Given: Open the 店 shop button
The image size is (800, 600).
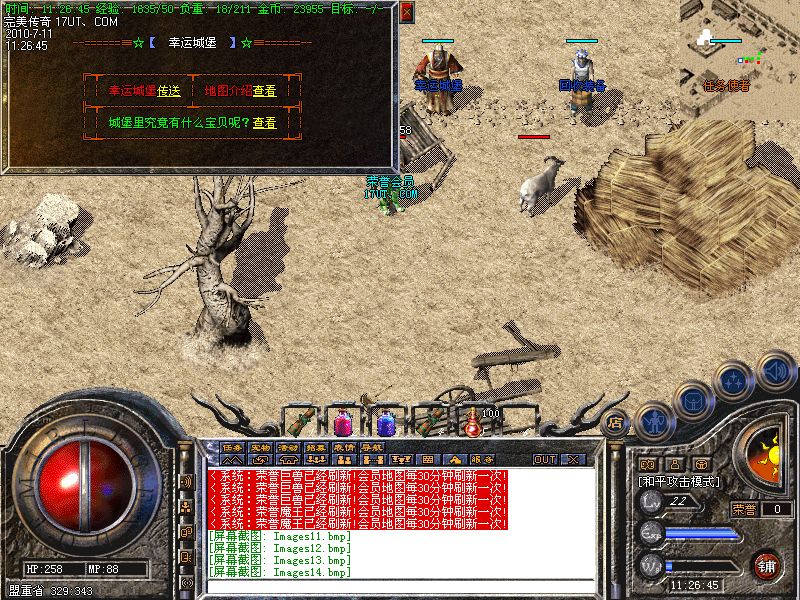Looking at the screenshot, I should pyautogui.click(x=615, y=422).
